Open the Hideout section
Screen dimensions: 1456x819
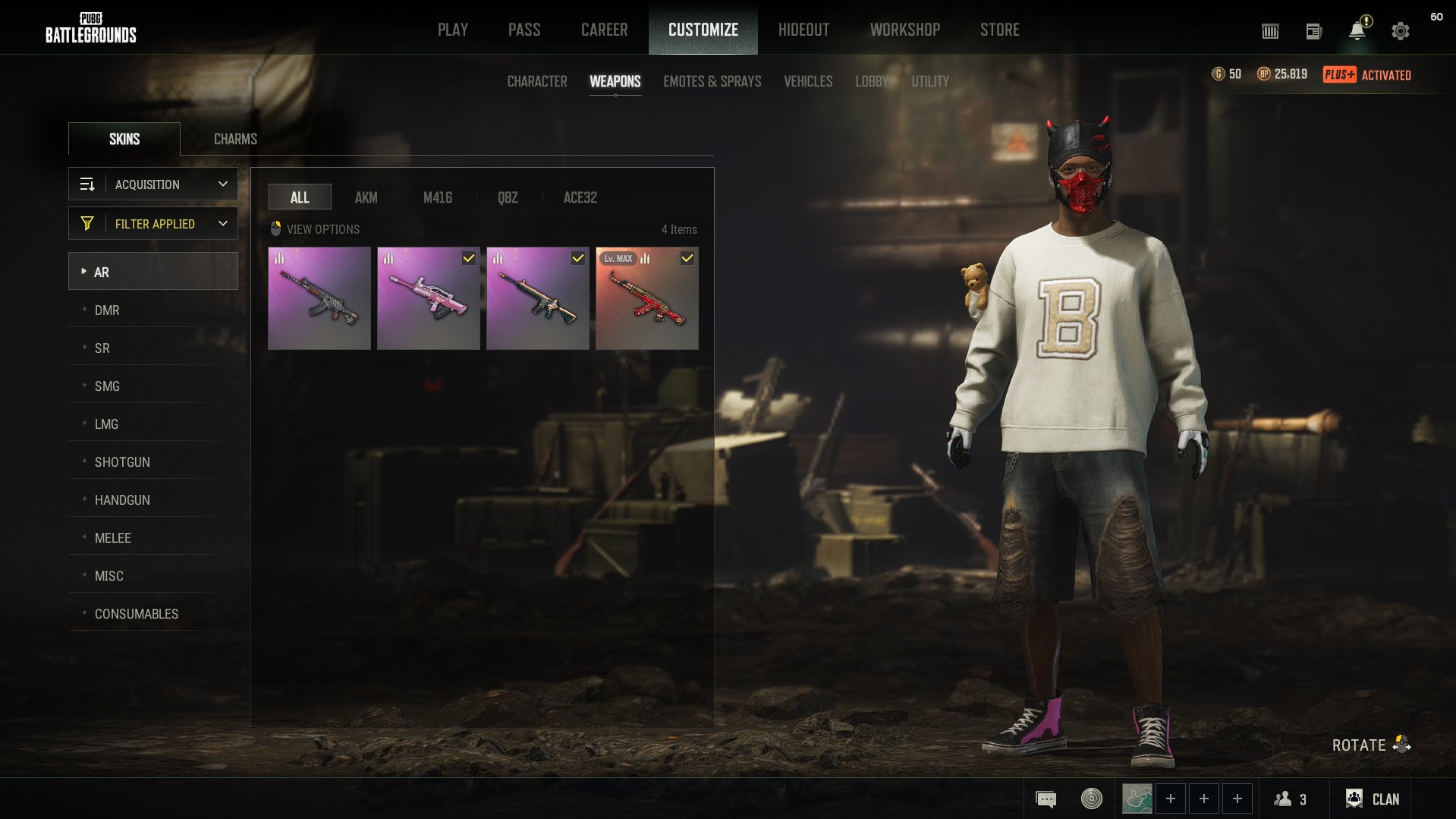click(x=803, y=30)
